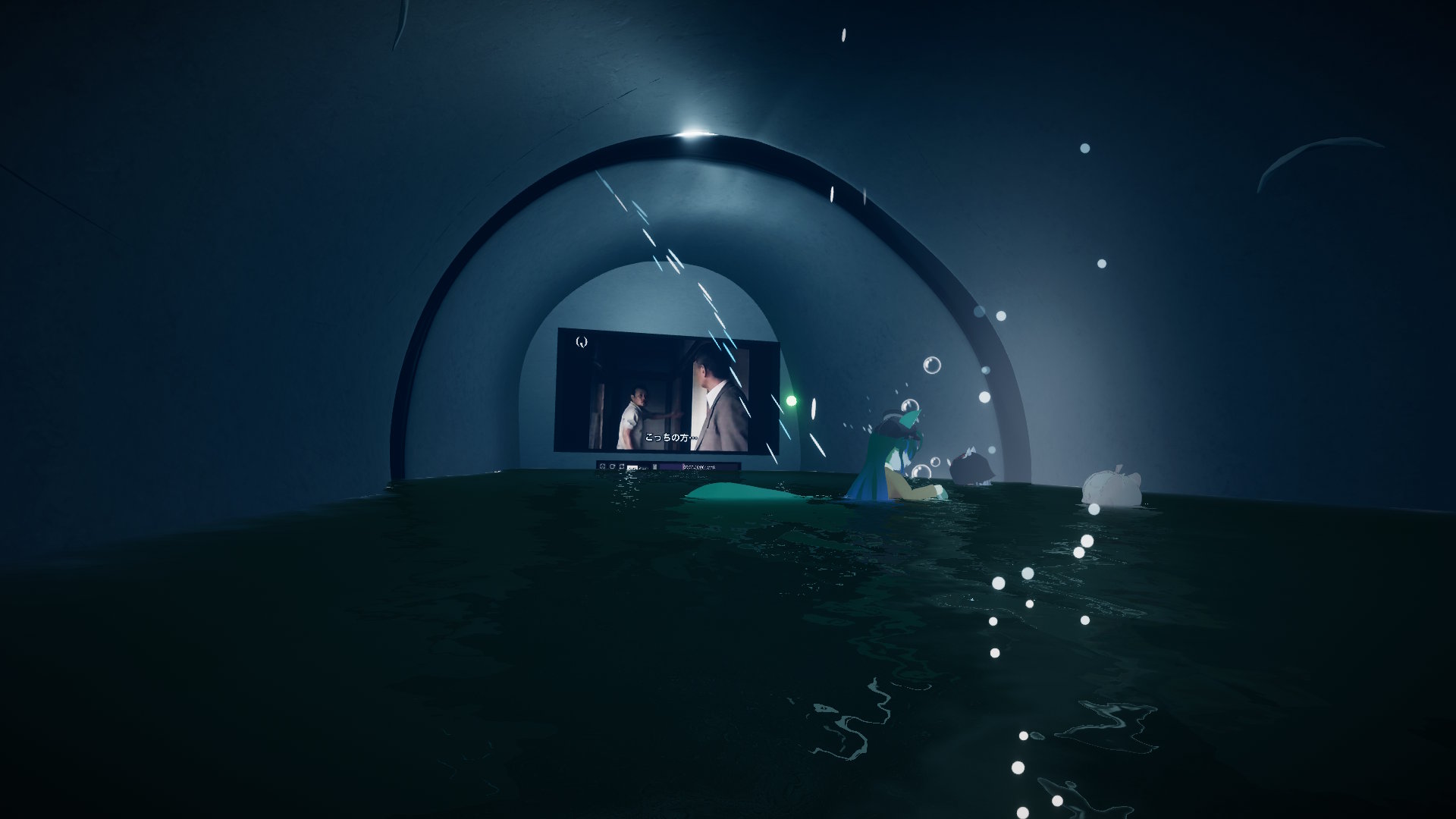
Task: Reload the video with the circular arrow icon
Action: tap(612, 466)
